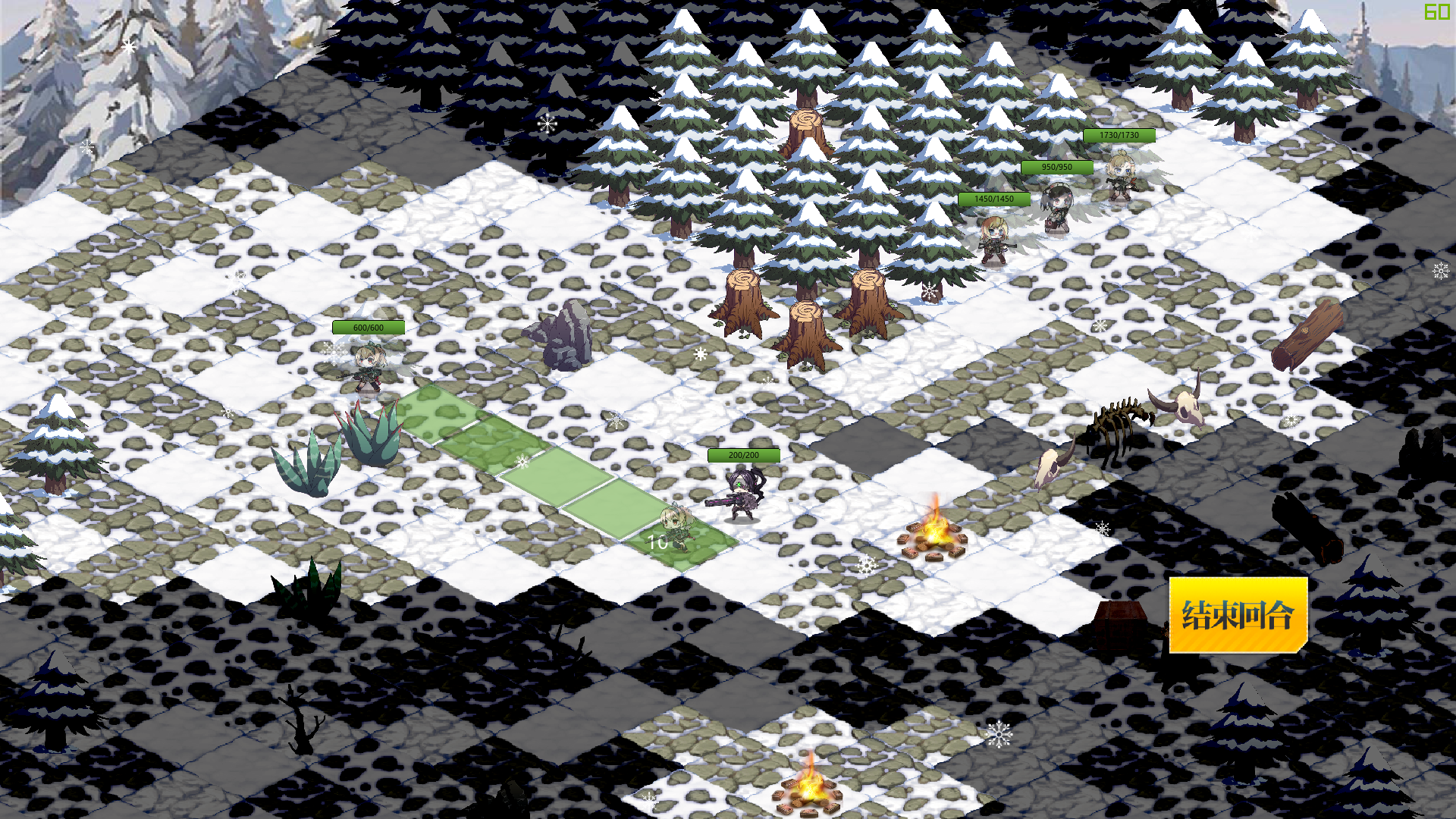Target the unit with 1730/1730 health

[x=1119, y=176]
